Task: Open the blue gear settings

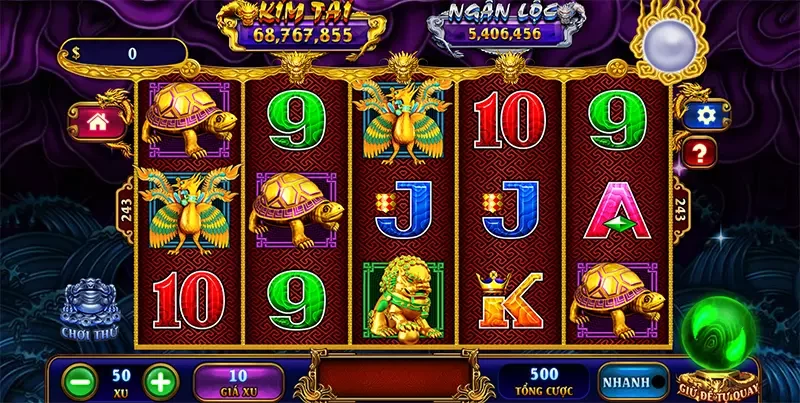Action: coord(707,115)
